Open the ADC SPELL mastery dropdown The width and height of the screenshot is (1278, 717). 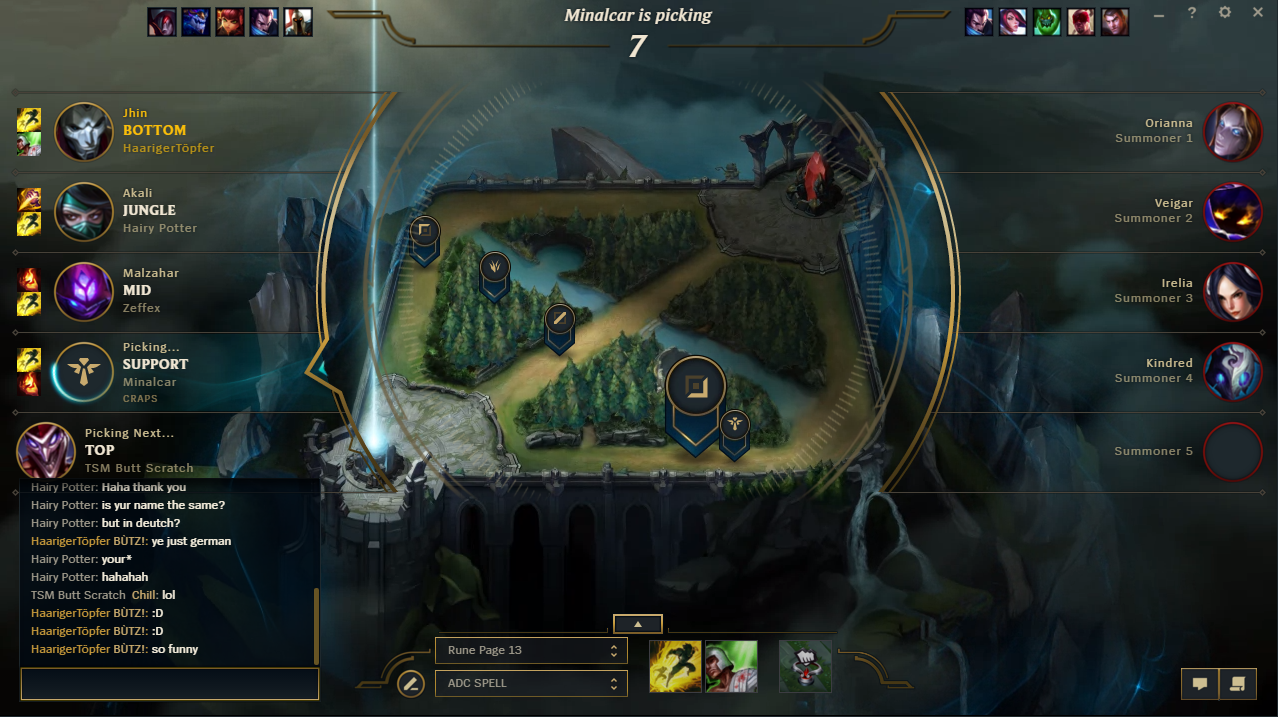531,684
